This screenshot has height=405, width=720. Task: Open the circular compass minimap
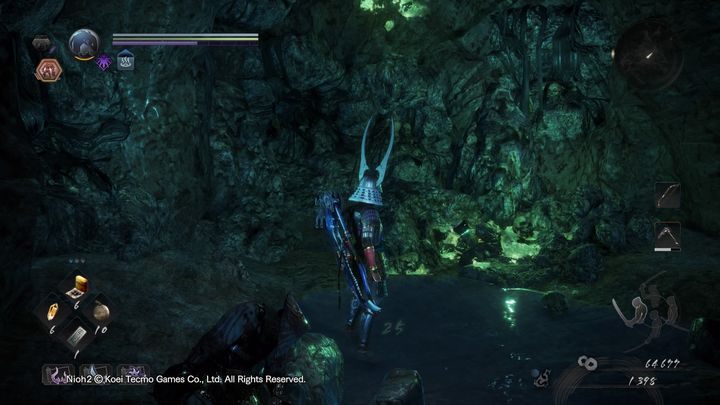pyautogui.click(x=650, y=54)
